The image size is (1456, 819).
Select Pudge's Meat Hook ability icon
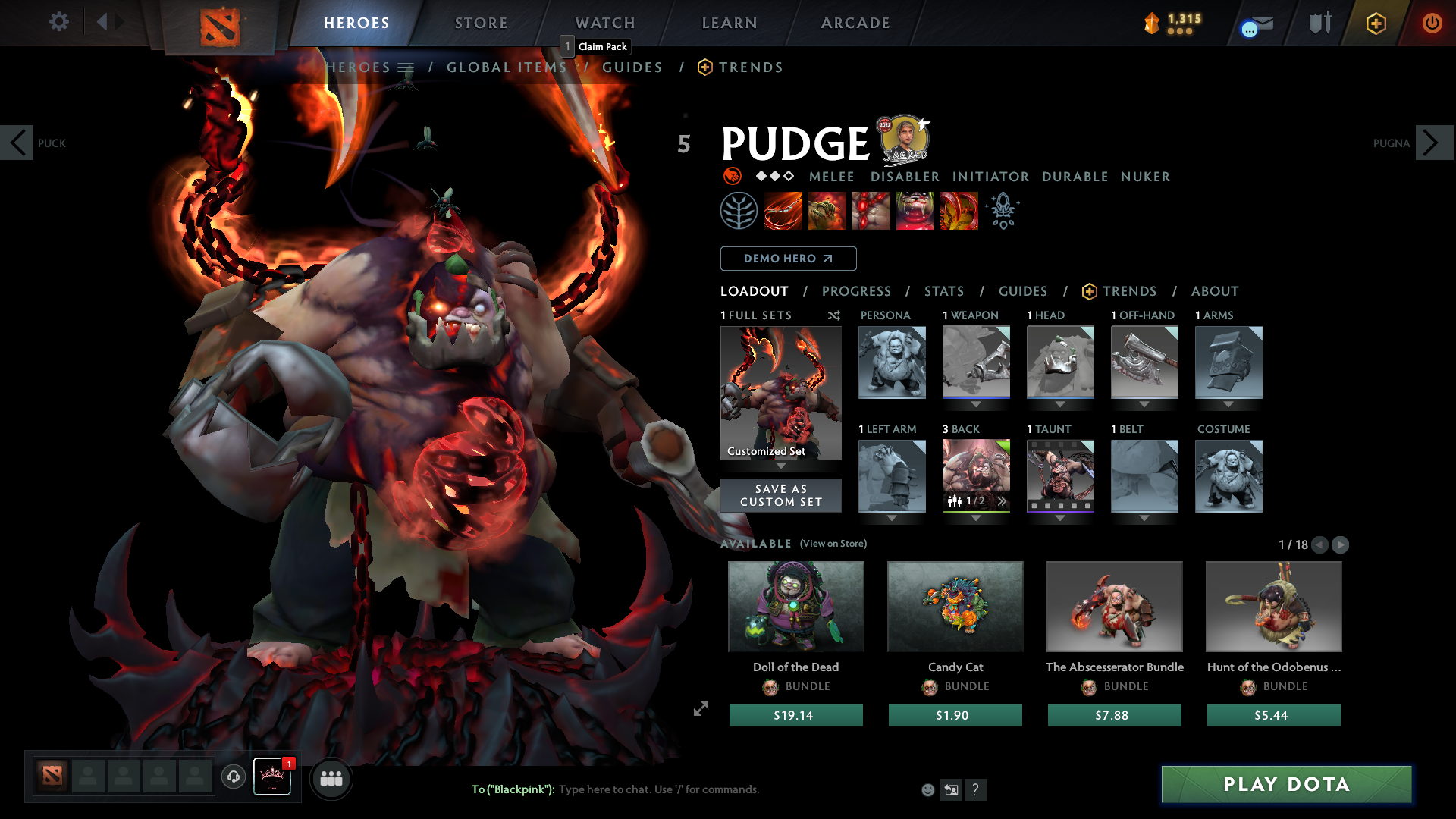click(783, 211)
